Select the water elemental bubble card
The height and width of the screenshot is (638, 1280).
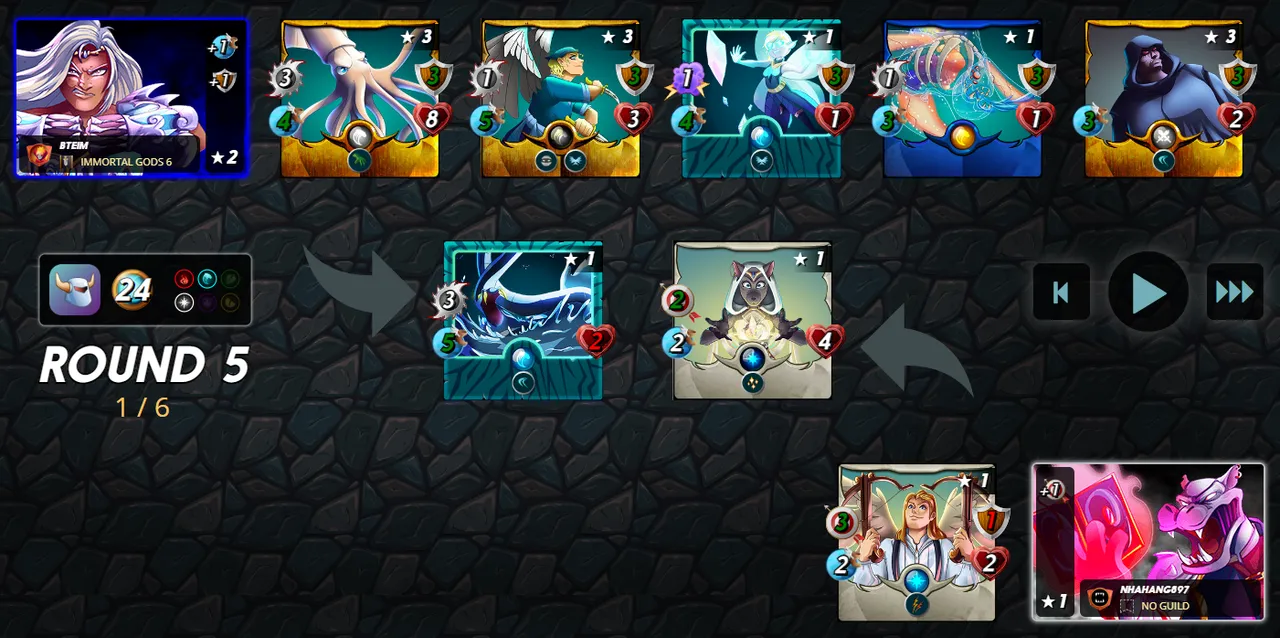[962, 98]
